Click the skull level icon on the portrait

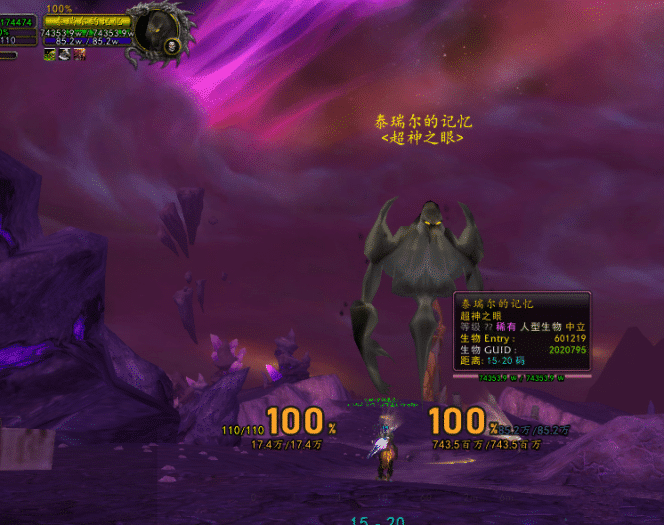[171, 47]
